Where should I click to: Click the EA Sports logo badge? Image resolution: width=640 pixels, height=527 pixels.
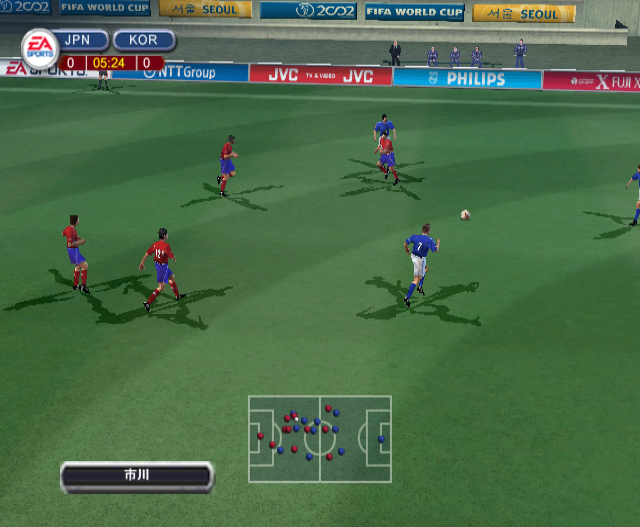pos(40,48)
